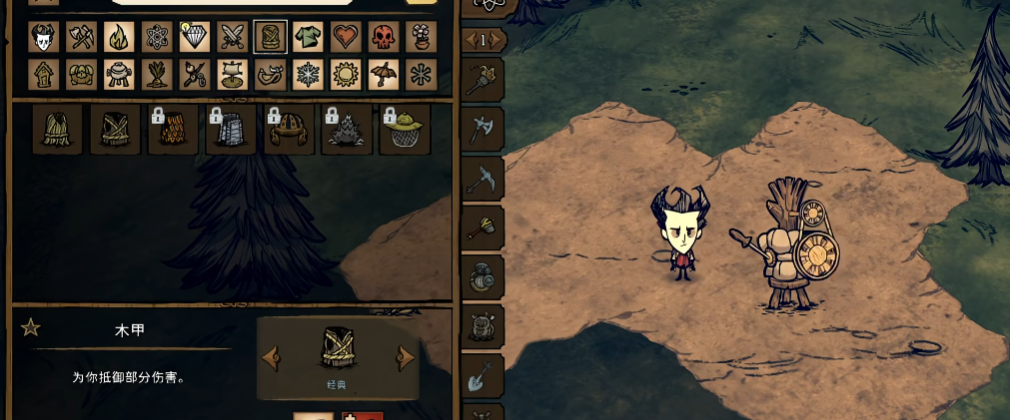Select the snowflake winter items filter
The height and width of the screenshot is (420, 1010).
click(308, 75)
